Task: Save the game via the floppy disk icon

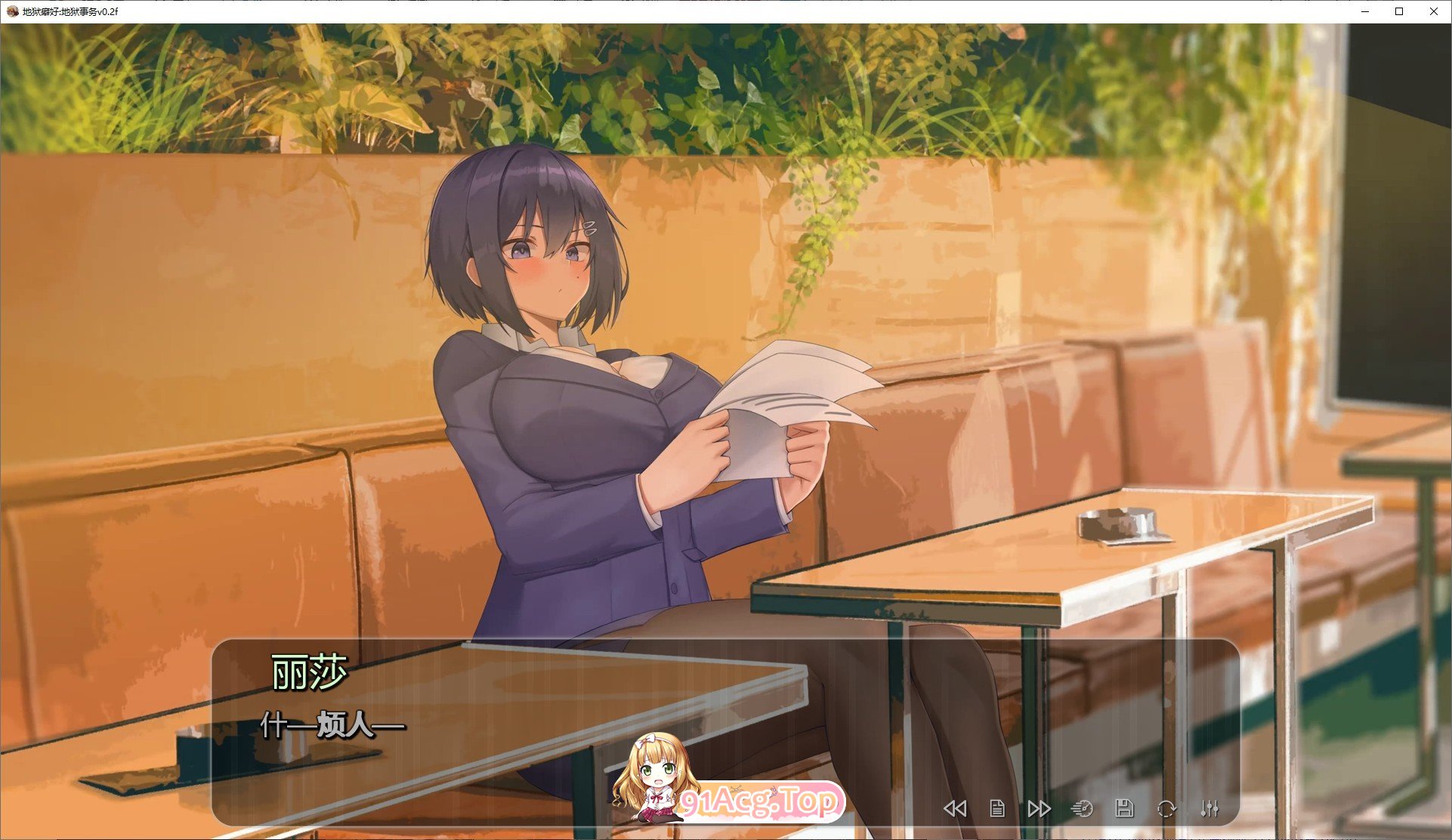Action: pos(1125,808)
